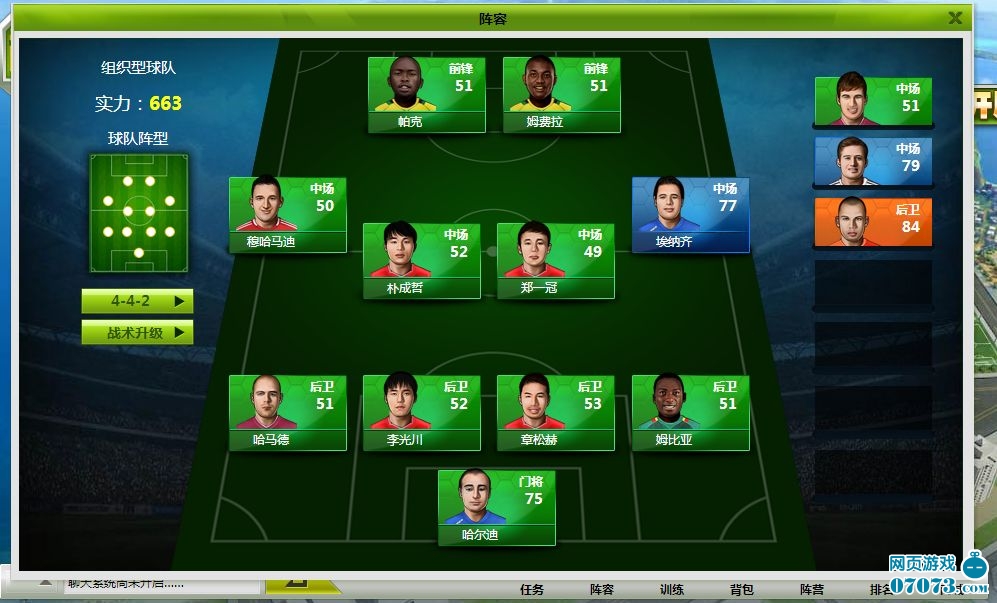Pick defender 李光川 card

click(x=421, y=412)
